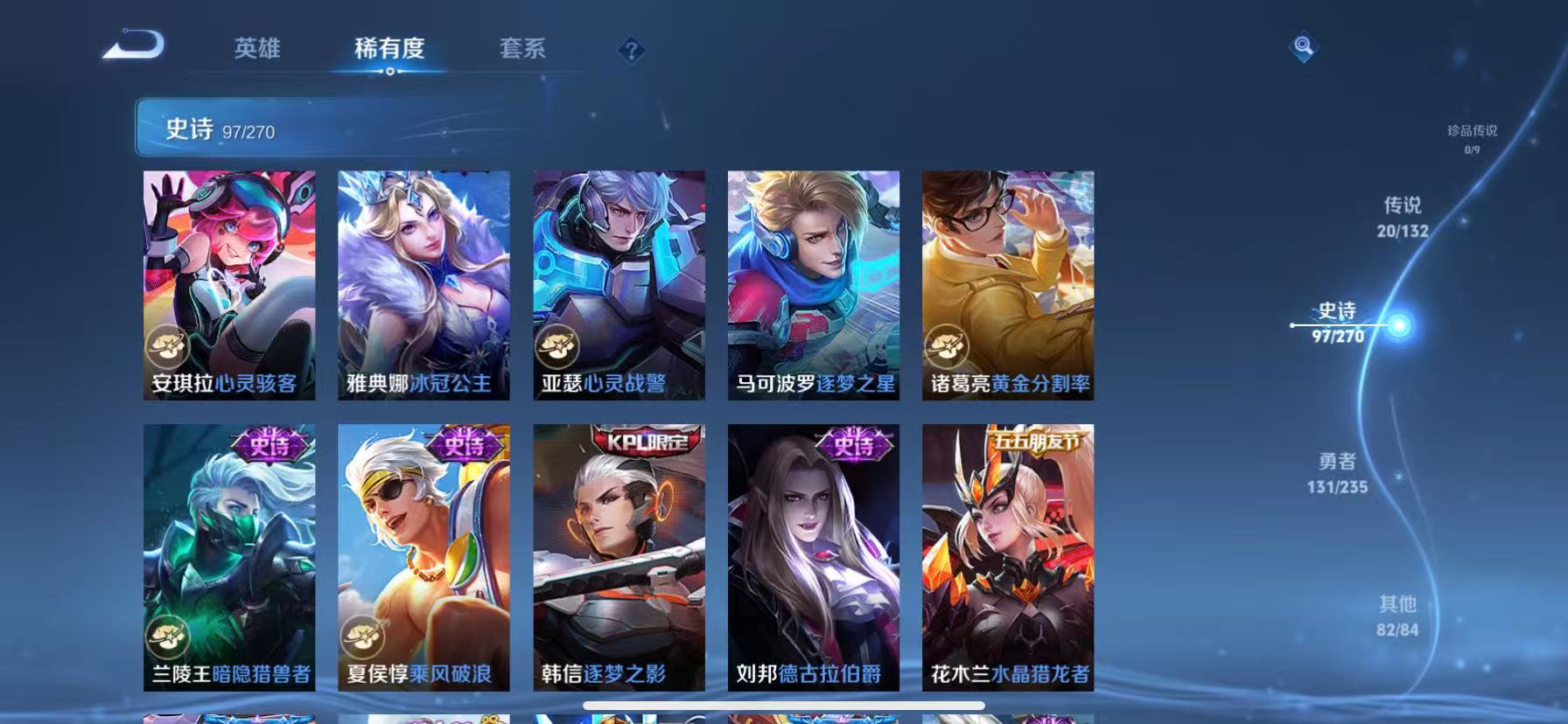Viewport: 1568px width, 724px height.
Task: Switch to the 英雄 tab
Action: coord(257,50)
